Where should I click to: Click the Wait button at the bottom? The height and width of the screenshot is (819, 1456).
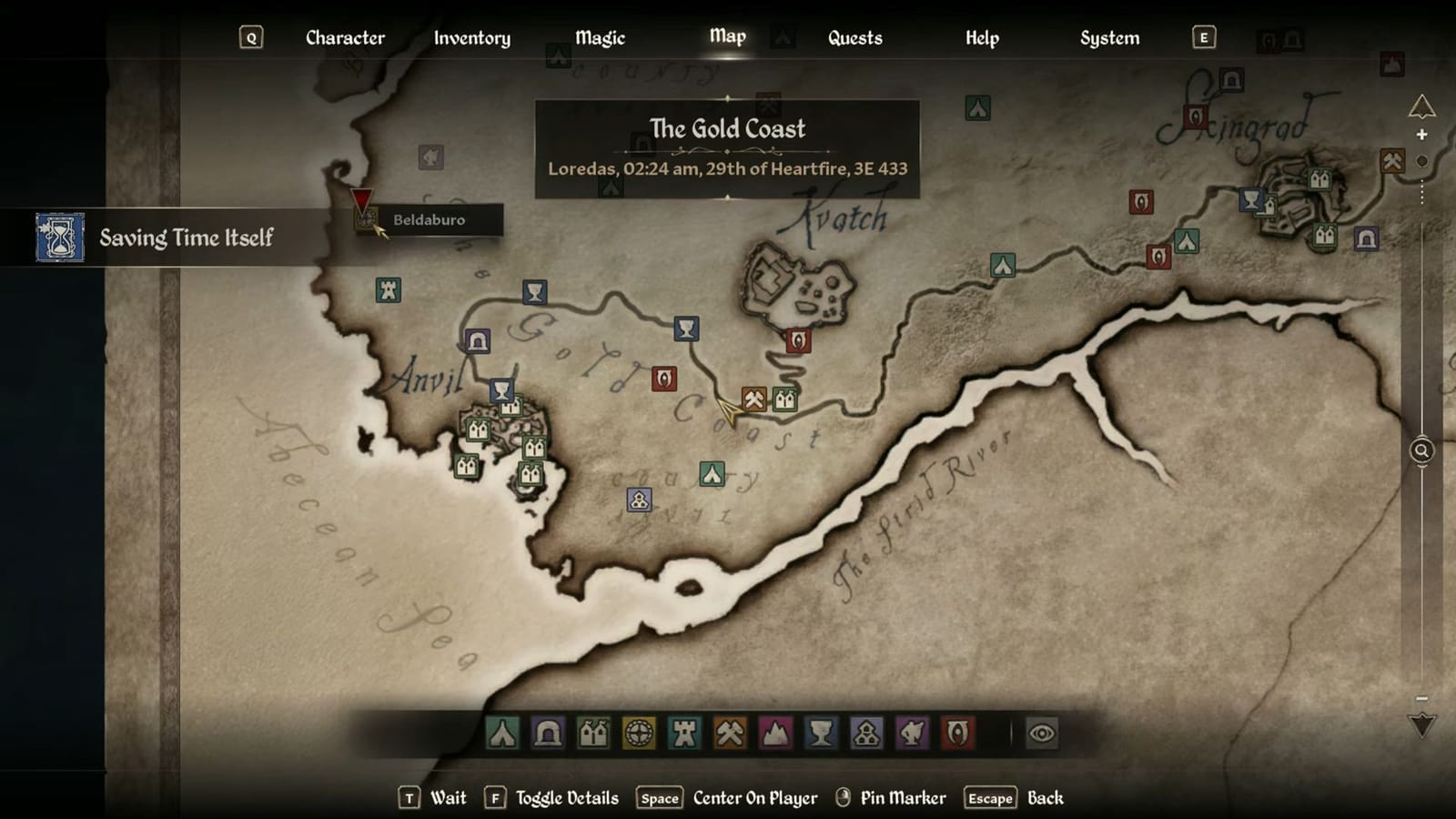[x=448, y=797]
